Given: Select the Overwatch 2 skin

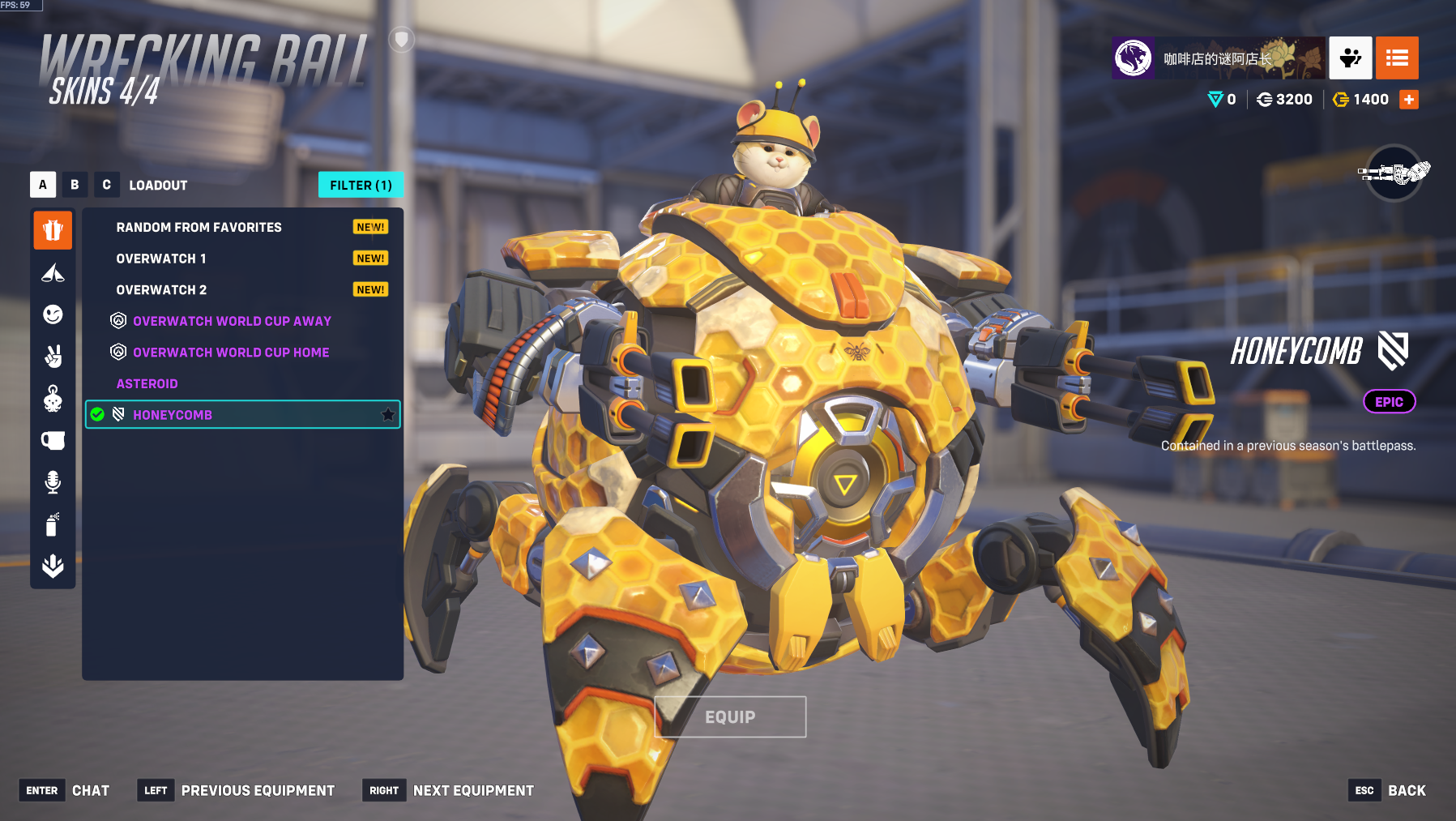Looking at the screenshot, I should (161, 290).
